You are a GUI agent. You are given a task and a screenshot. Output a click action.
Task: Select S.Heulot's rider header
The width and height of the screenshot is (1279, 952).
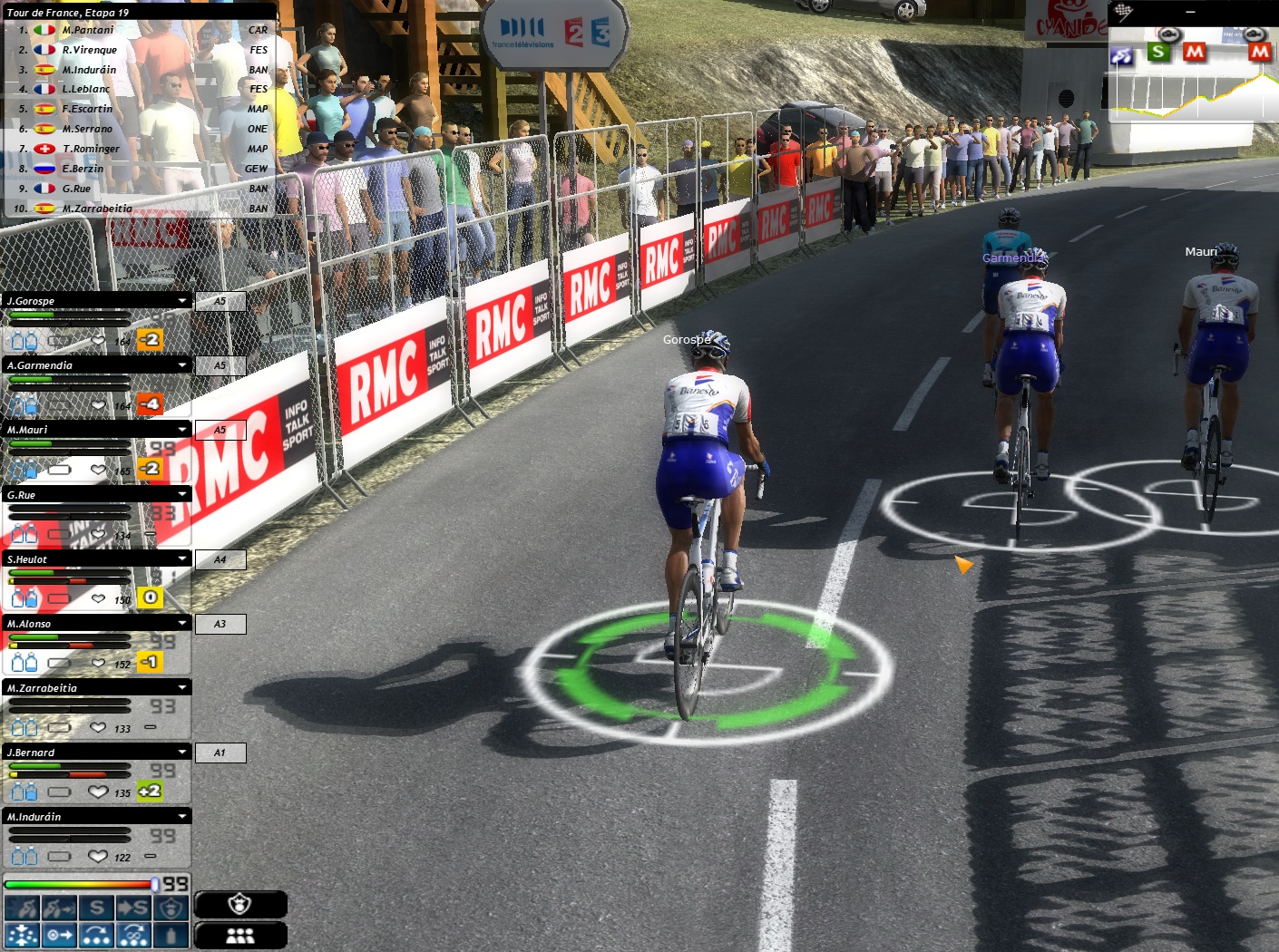click(91, 559)
